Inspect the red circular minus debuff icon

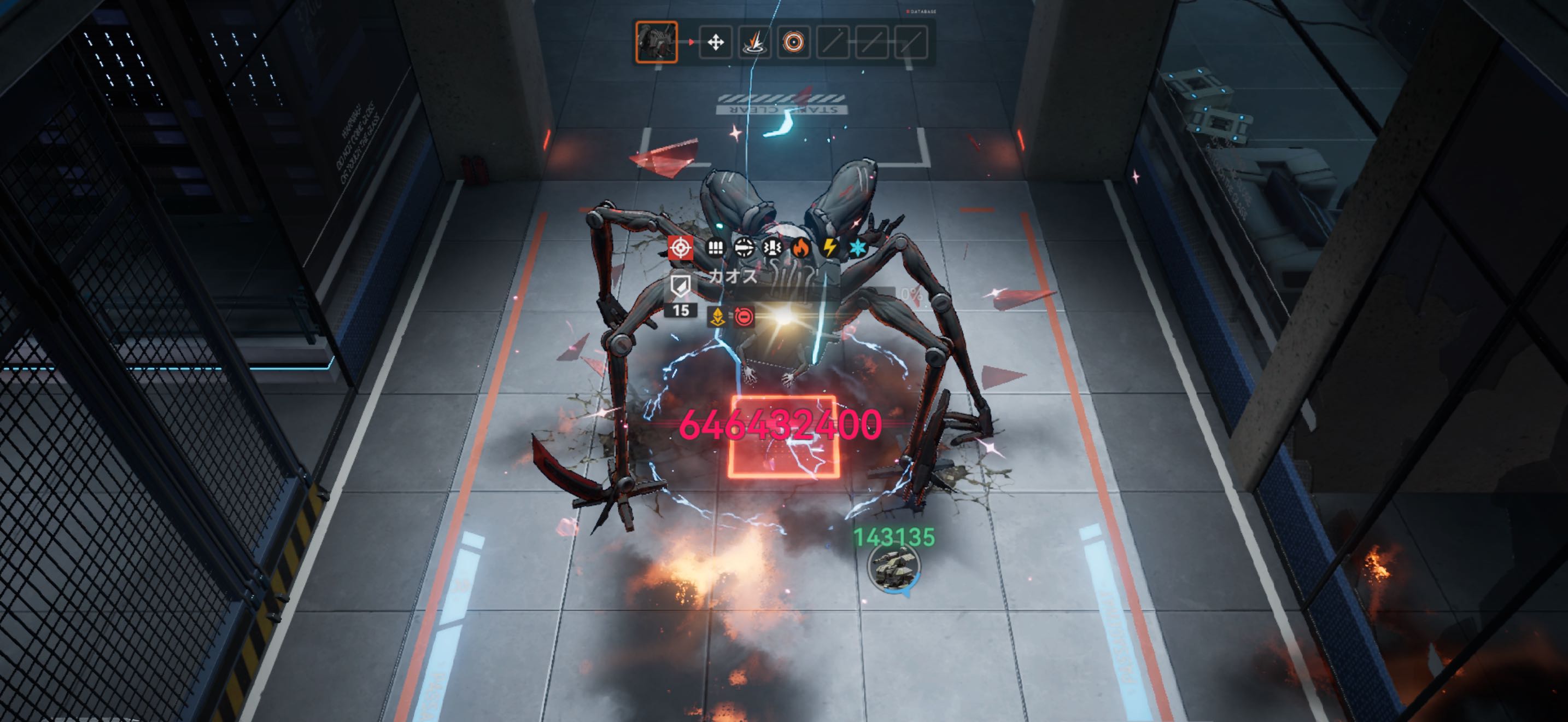743,317
